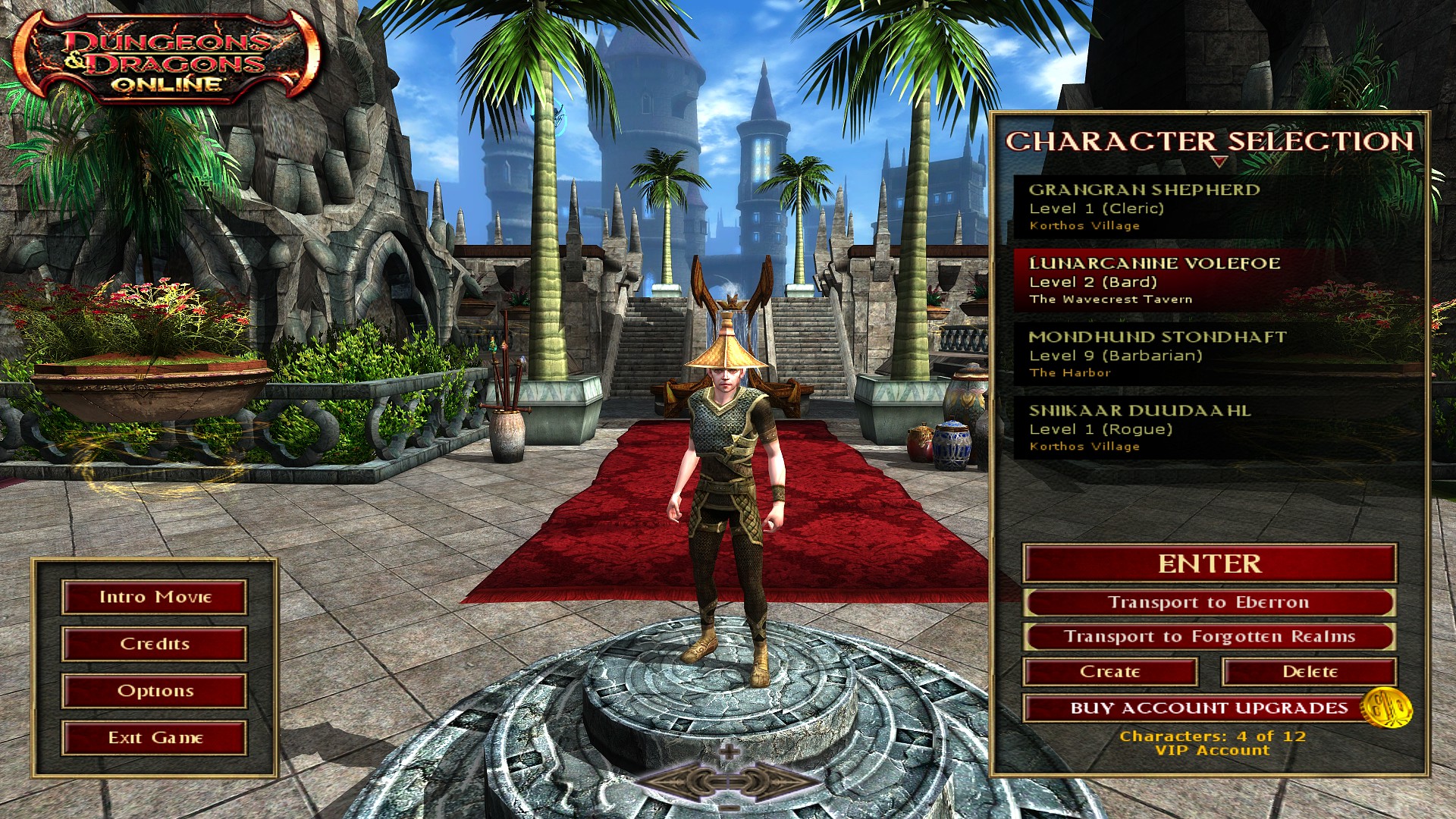
Task: Choose Transport to Eberron
Action: click(1210, 603)
